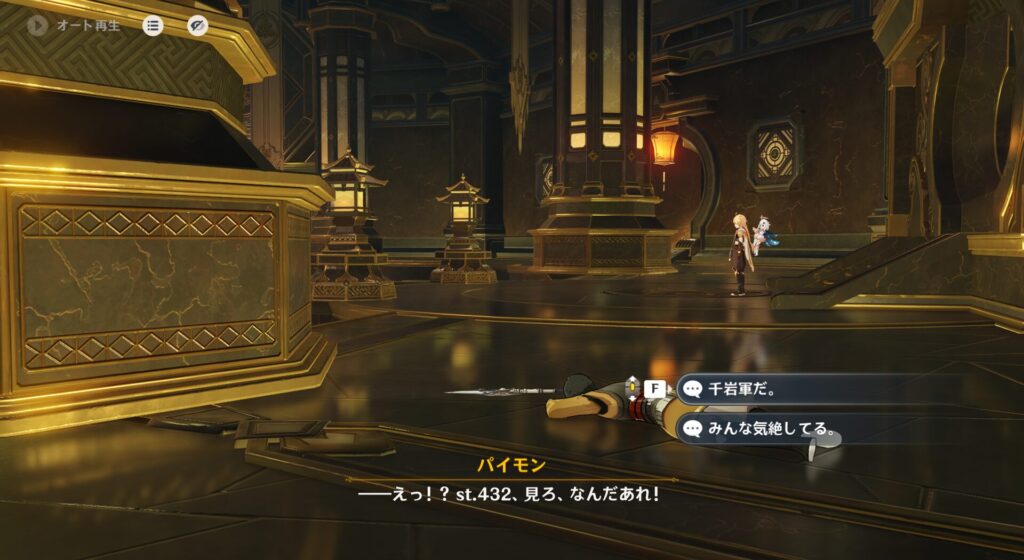
Task: Select the reply みんな気絶してる。
Action: click(x=758, y=429)
